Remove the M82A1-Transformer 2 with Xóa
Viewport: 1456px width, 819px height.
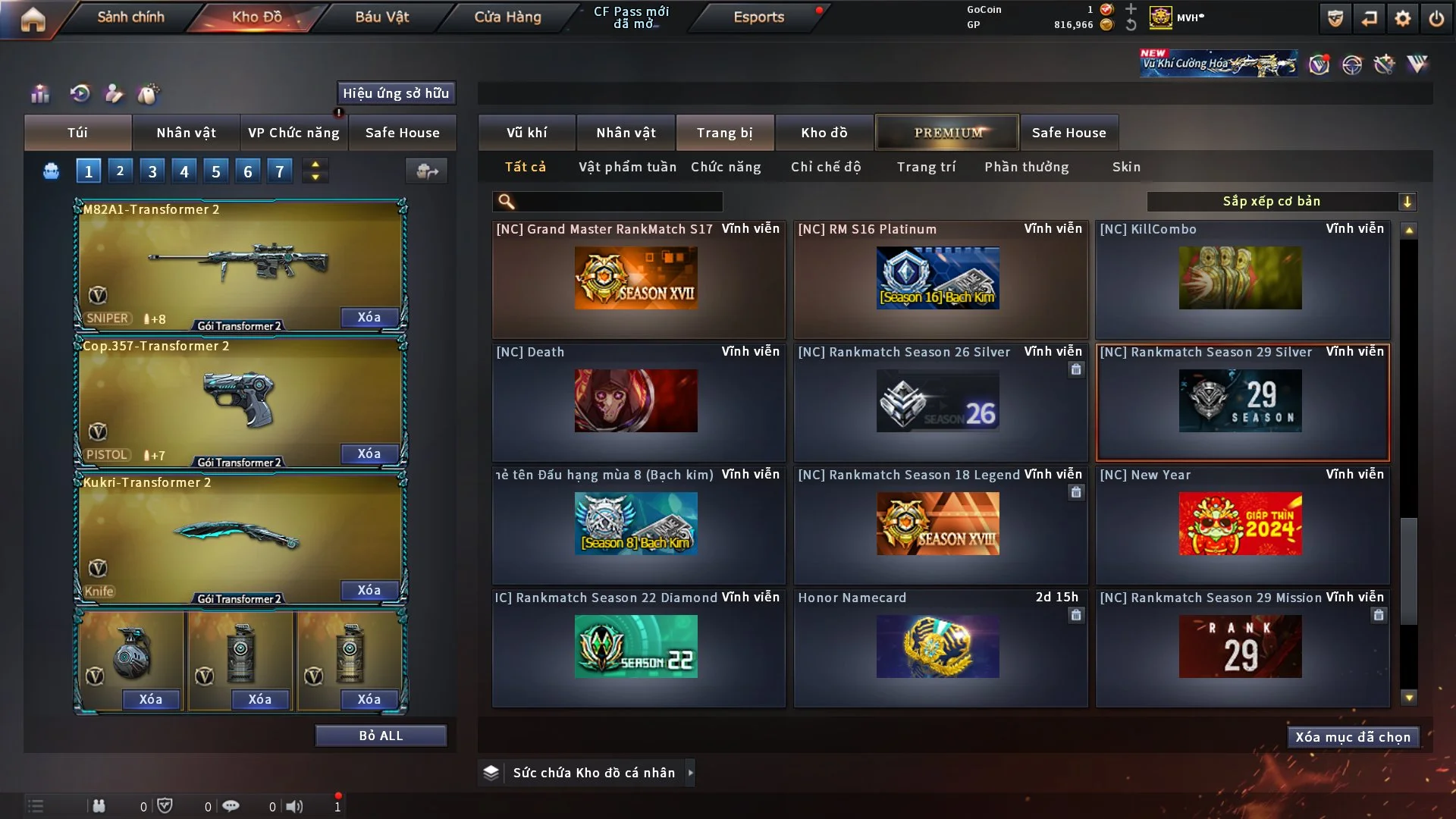click(x=369, y=318)
